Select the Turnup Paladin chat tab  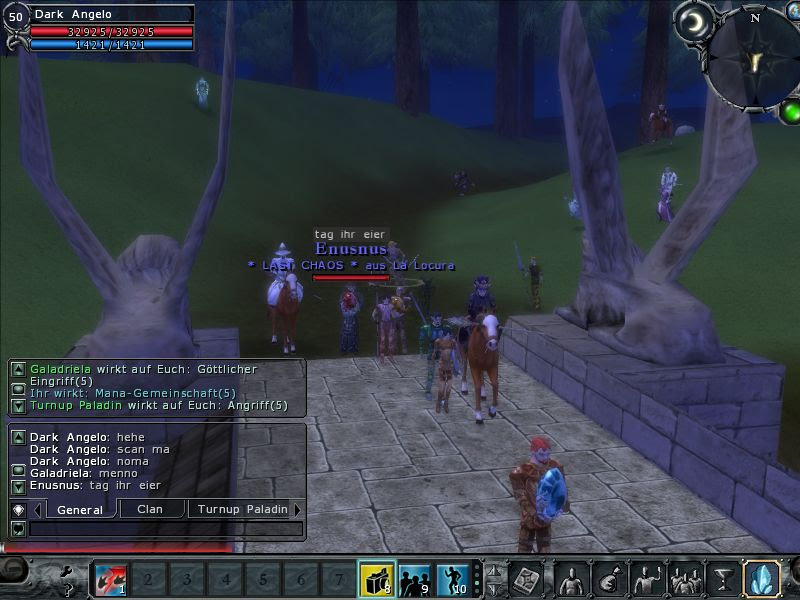click(242, 509)
